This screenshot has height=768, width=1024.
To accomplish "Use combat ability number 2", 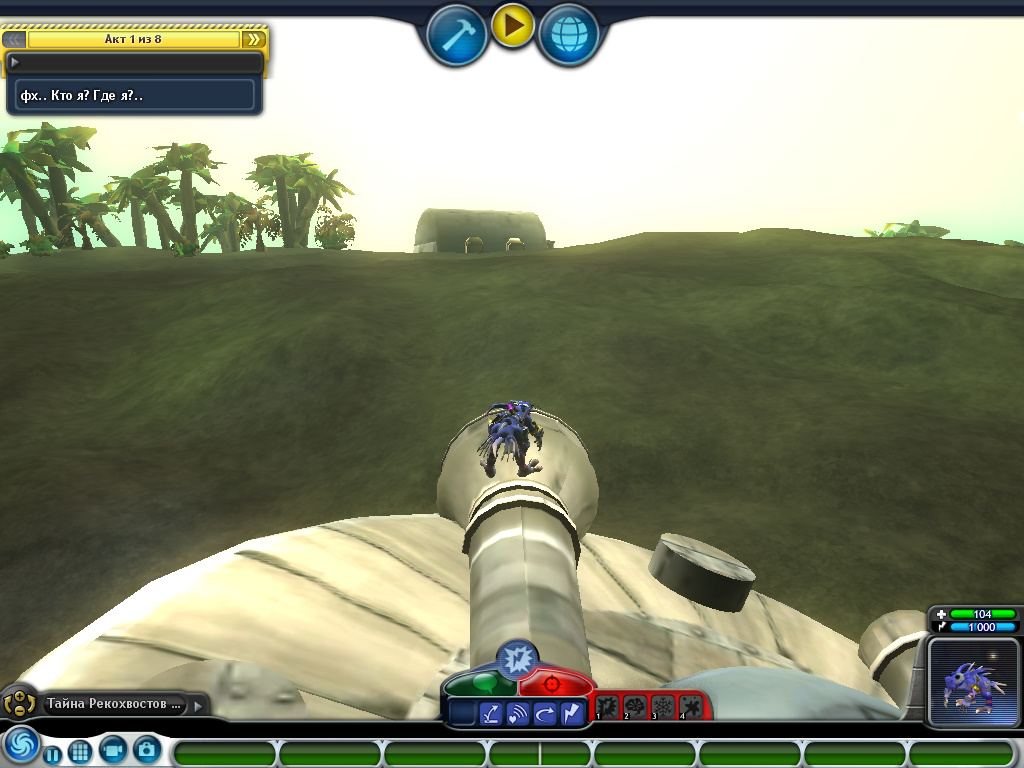I will coord(634,707).
